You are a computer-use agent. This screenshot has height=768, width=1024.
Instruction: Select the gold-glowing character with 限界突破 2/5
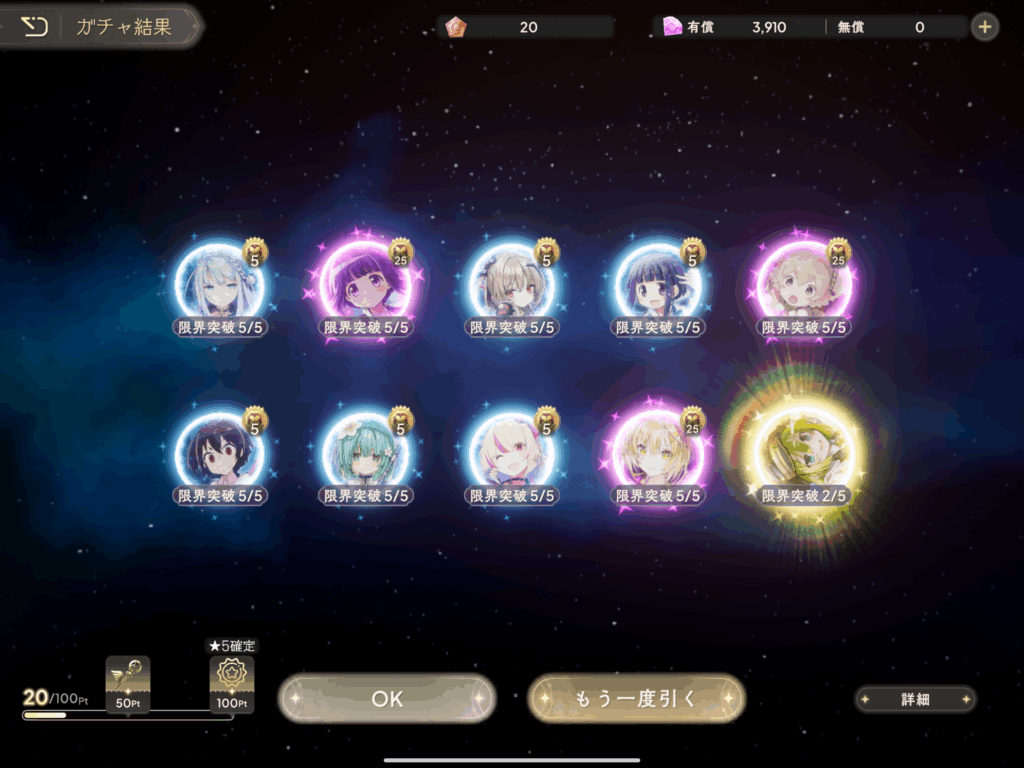point(805,455)
